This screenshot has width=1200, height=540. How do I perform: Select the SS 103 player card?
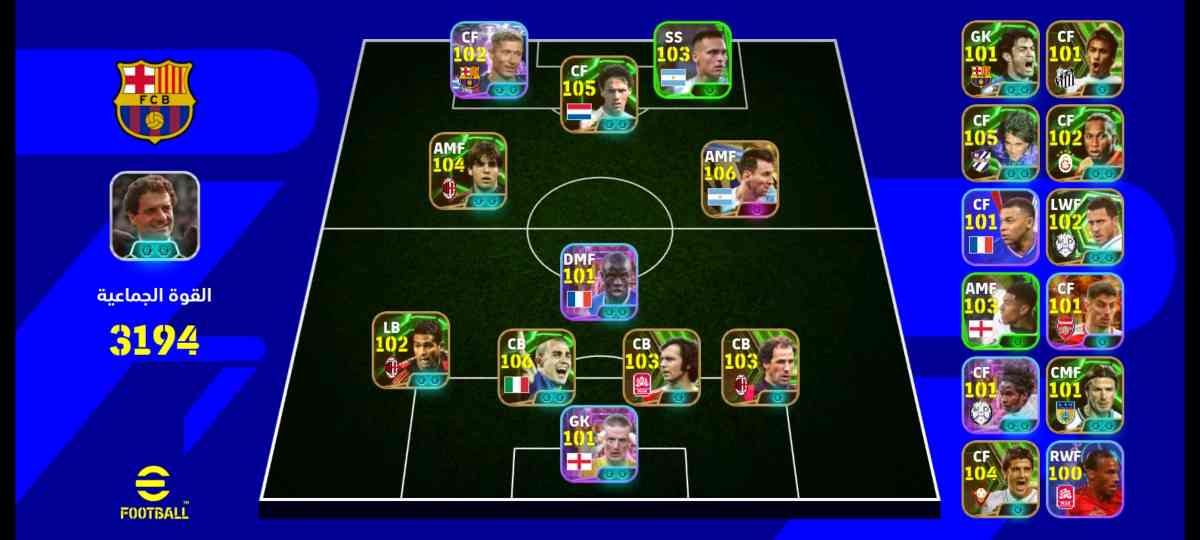click(x=693, y=60)
